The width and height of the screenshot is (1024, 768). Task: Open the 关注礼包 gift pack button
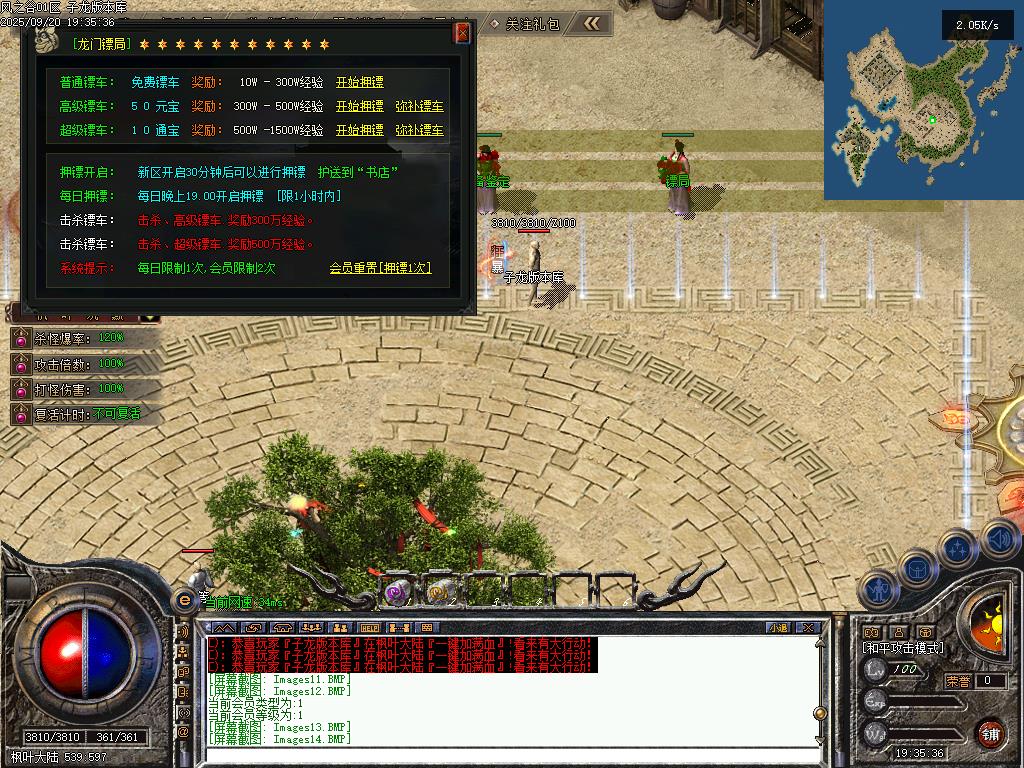[x=532, y=23]
